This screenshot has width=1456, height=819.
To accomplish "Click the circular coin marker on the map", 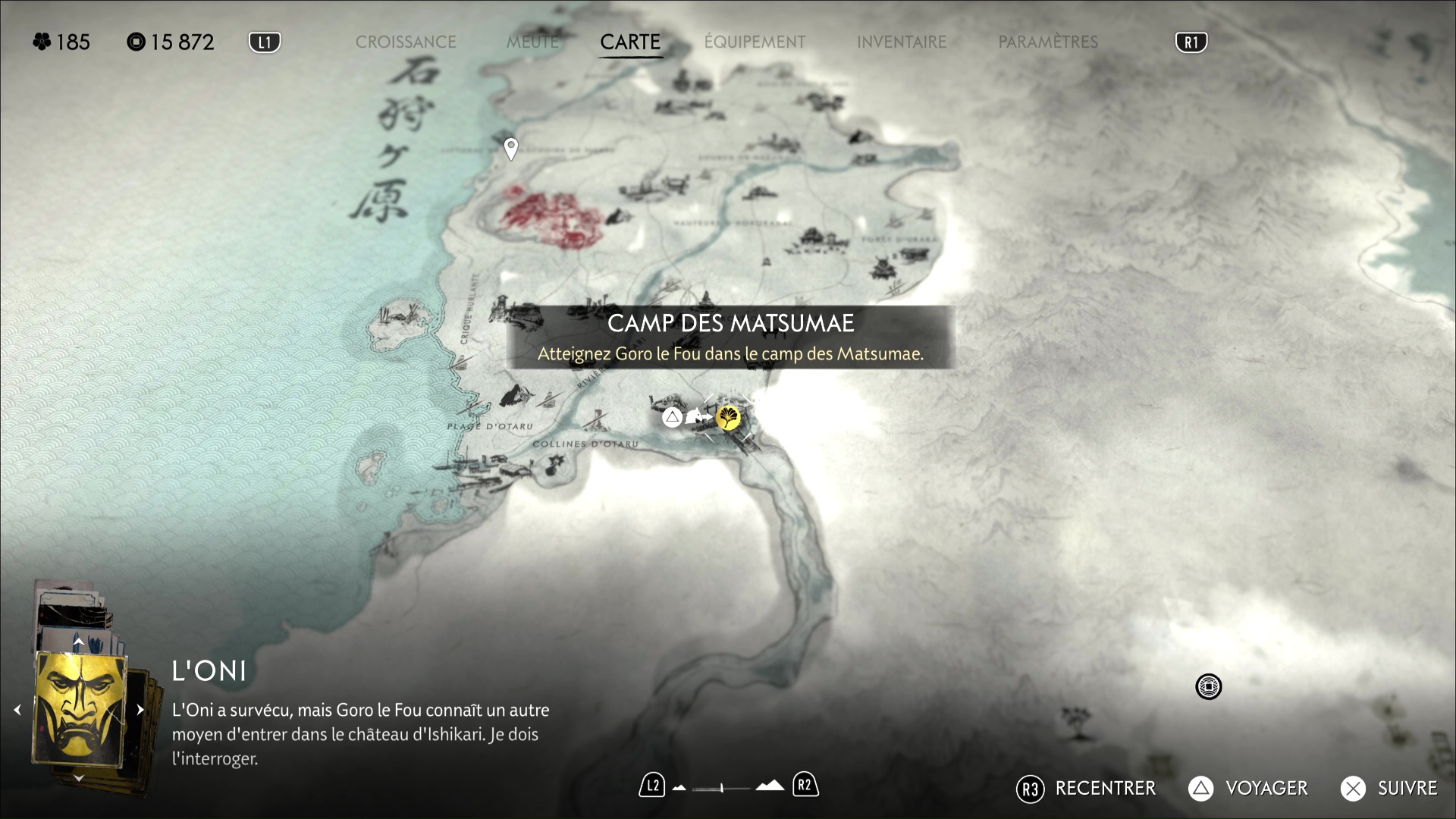I will [x=1208, y=687].
